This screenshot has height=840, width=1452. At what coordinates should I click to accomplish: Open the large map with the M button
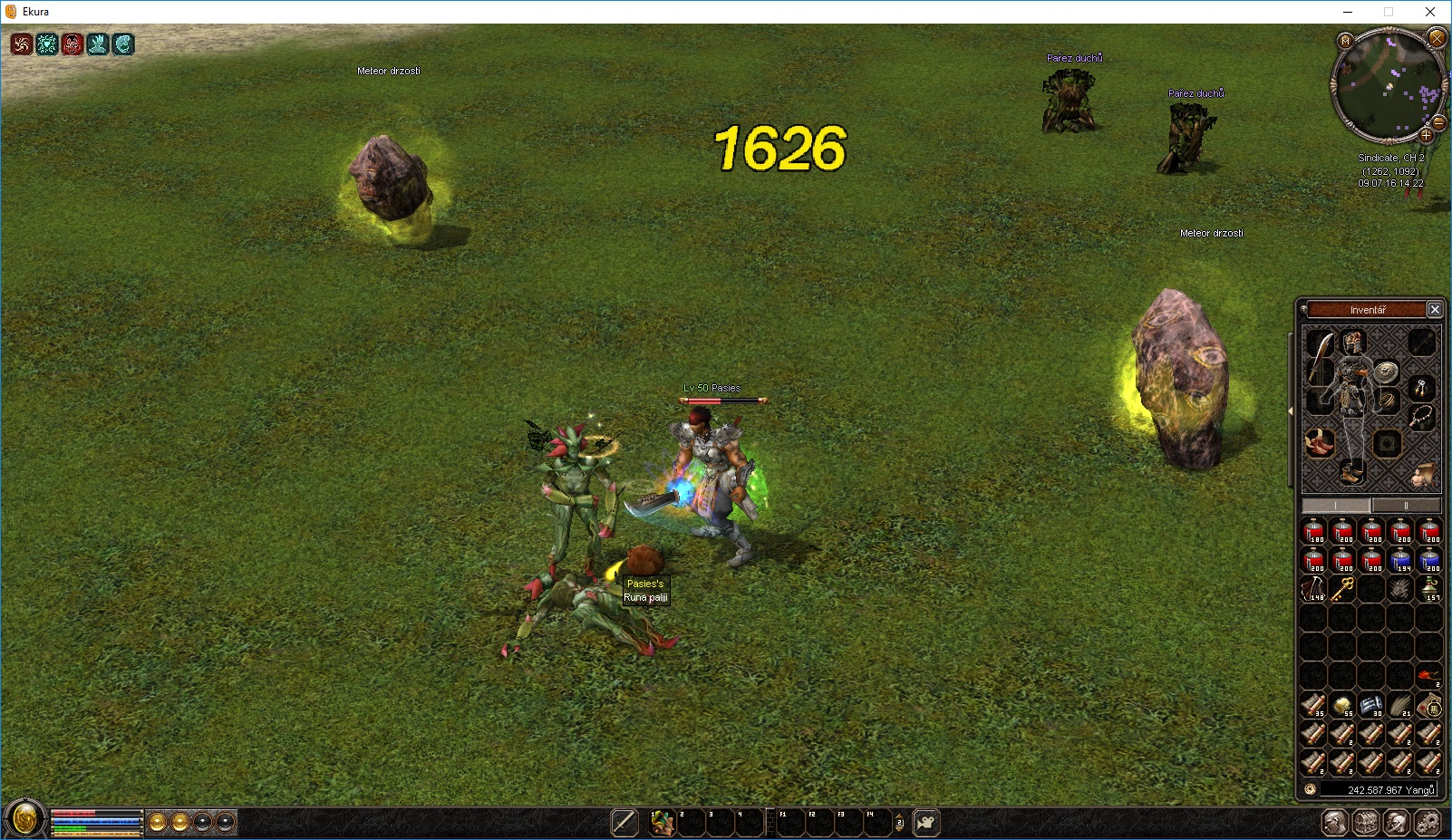coord(1345,41)
